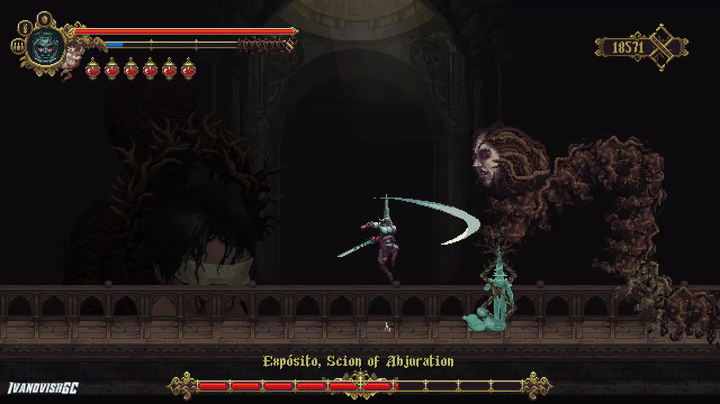
Task: Click the Penitent One portrait medallion
Action: tap(45, 45)
